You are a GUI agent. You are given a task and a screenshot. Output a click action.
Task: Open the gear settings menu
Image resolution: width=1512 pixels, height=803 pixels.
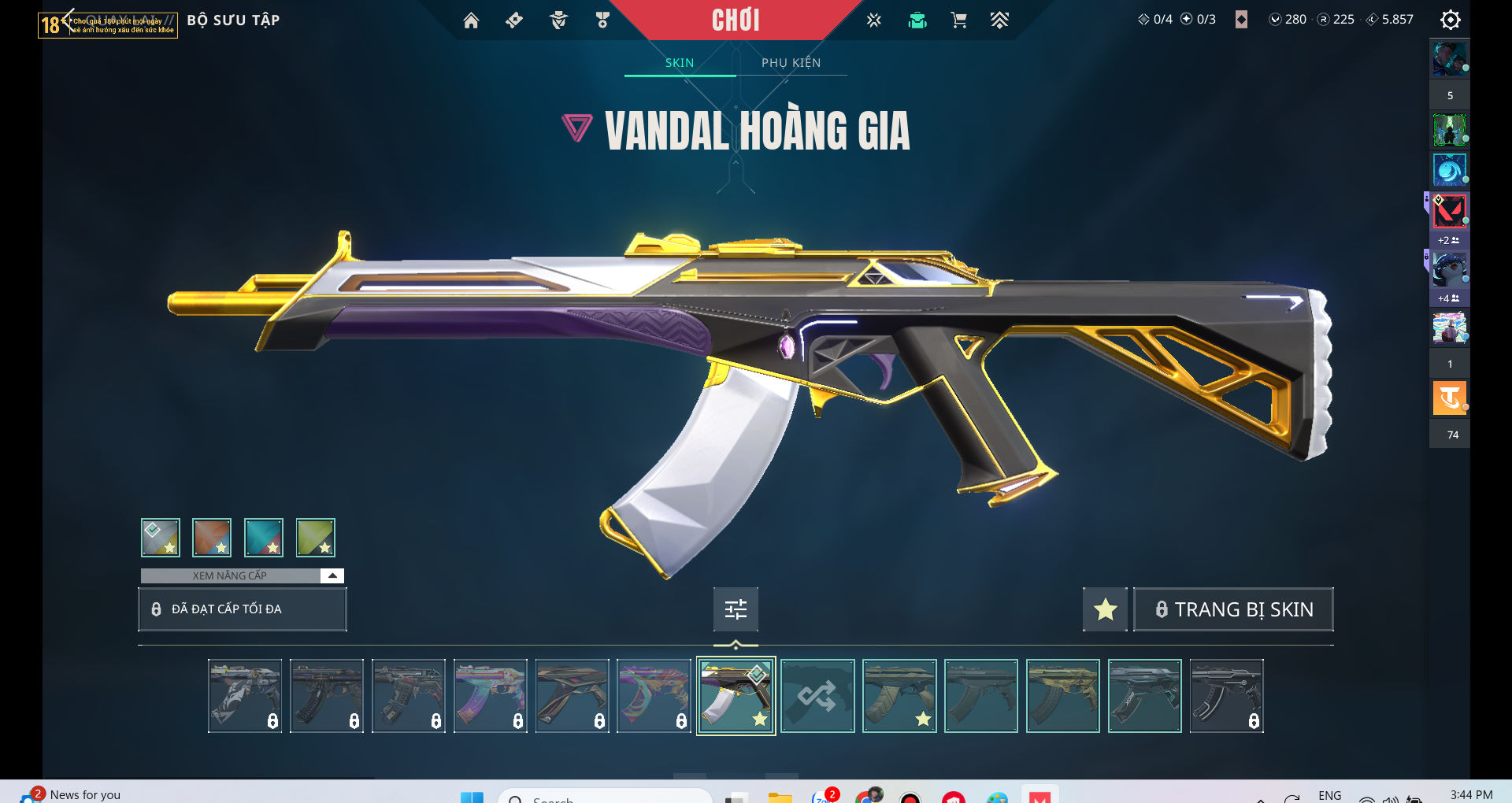pos(1450,20)
